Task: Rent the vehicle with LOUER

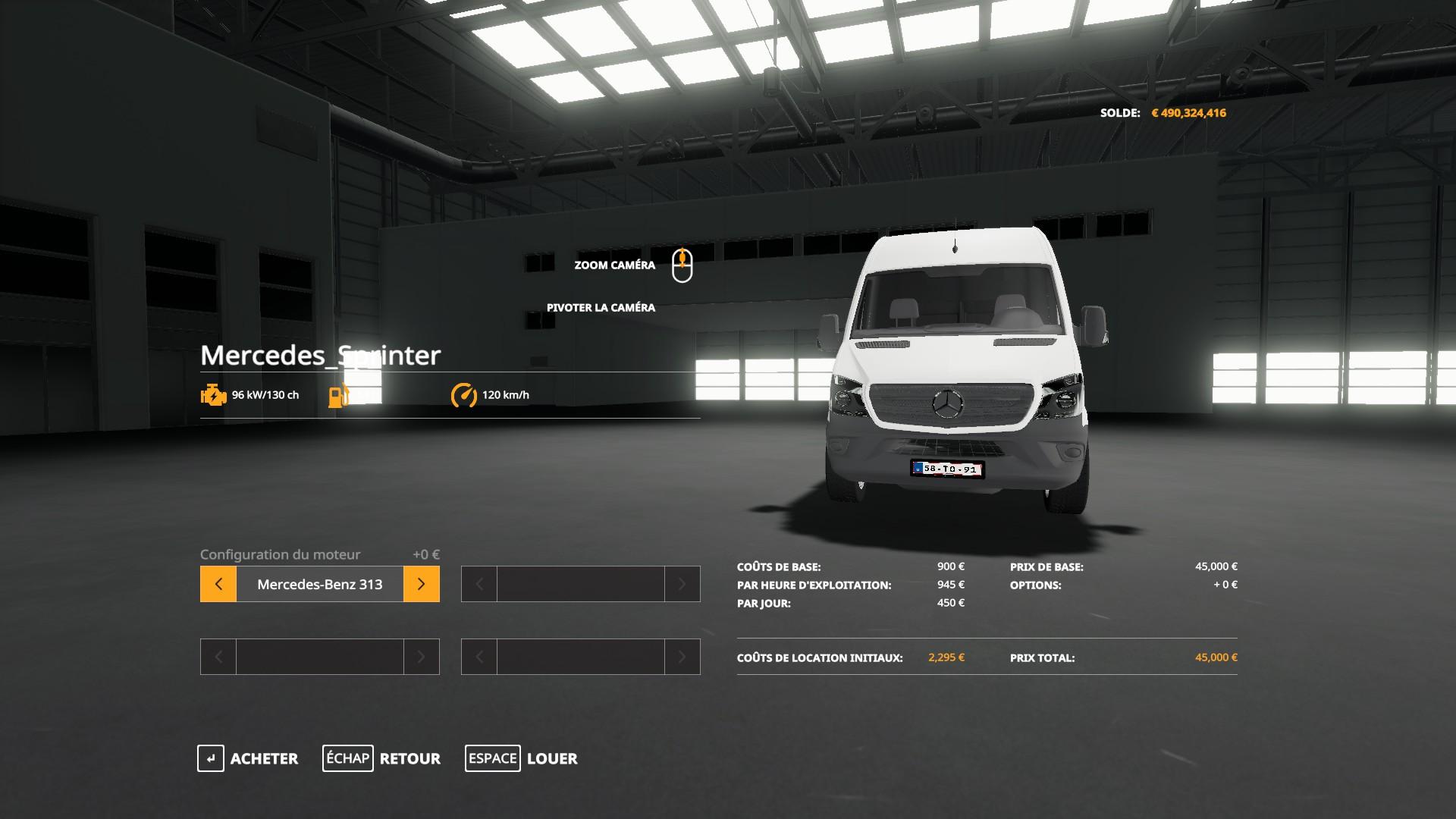Action: 521,758
